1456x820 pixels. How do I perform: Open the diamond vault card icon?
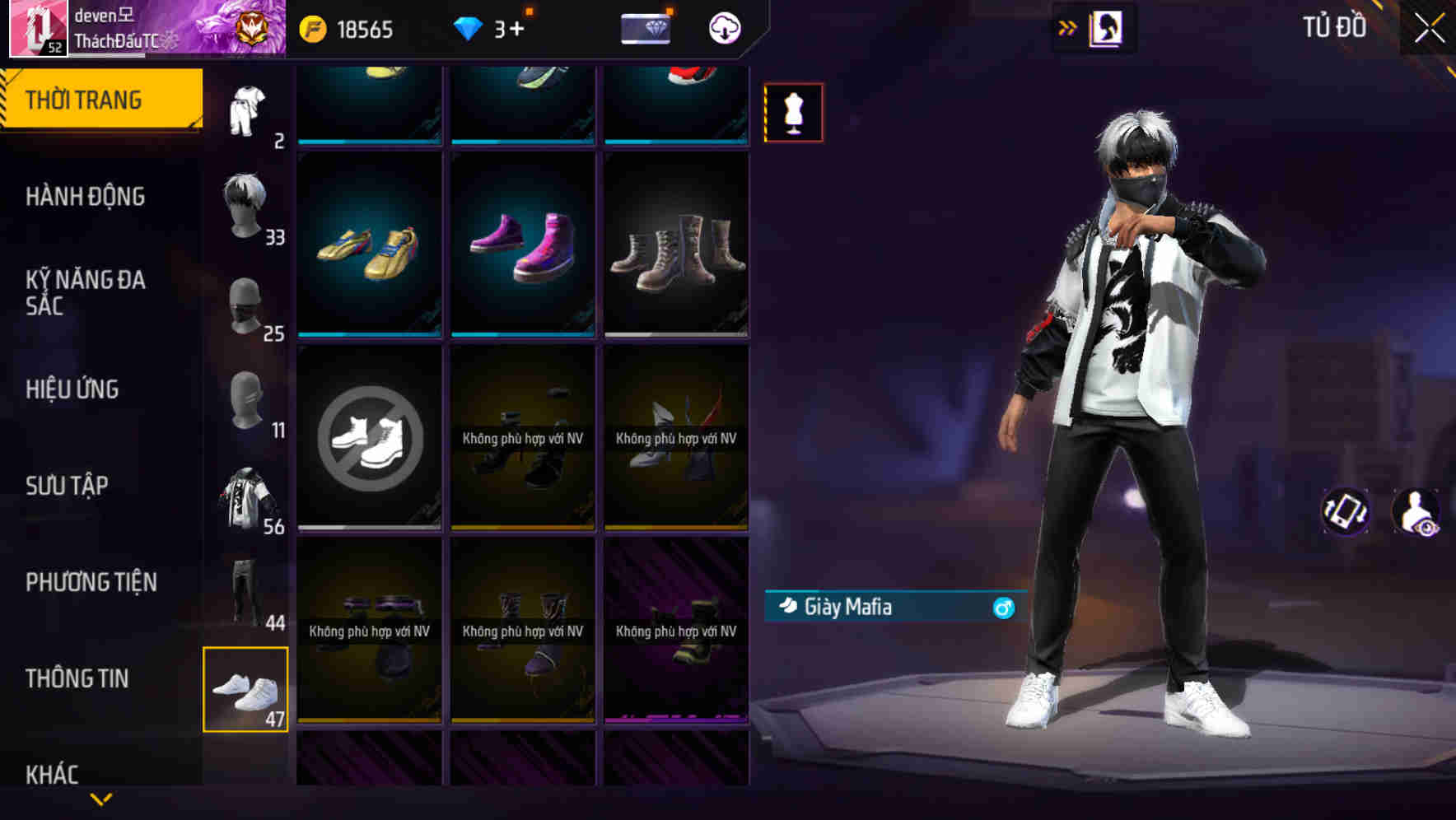645,27
